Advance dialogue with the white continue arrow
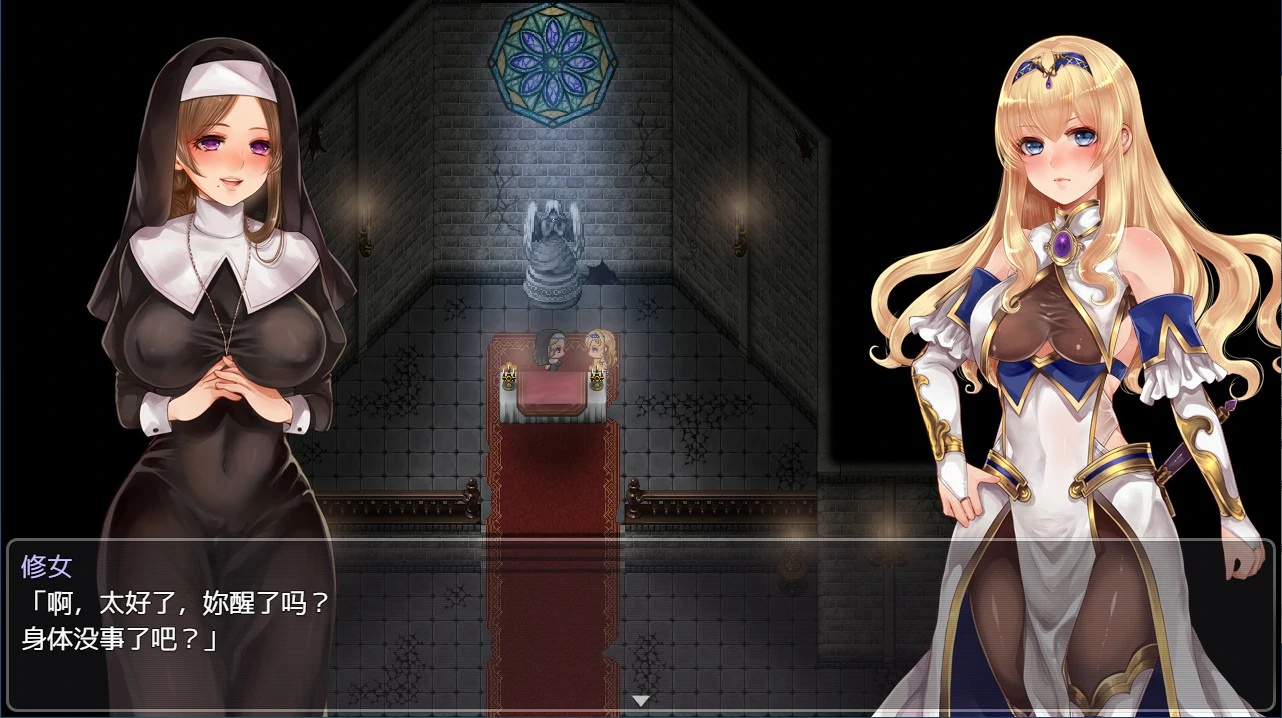 (x=641, y=700)
